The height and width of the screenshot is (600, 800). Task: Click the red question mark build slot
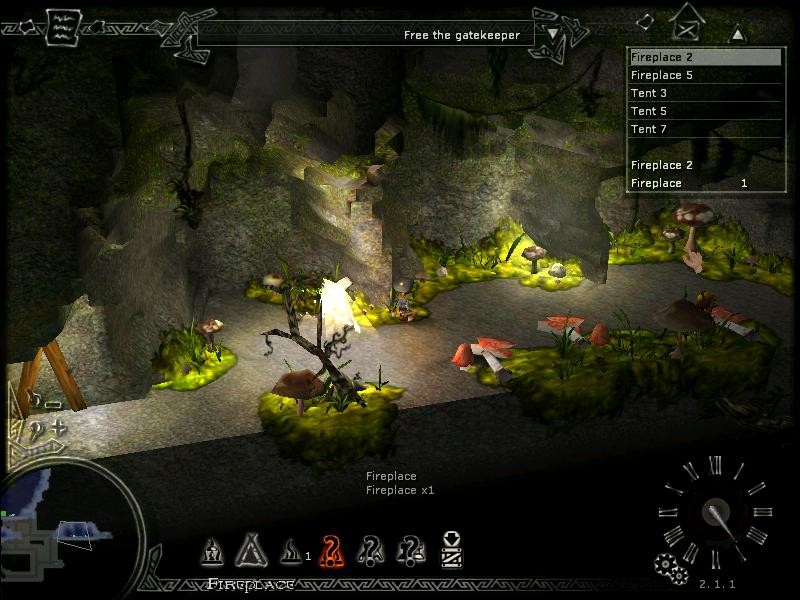(332, 550)
